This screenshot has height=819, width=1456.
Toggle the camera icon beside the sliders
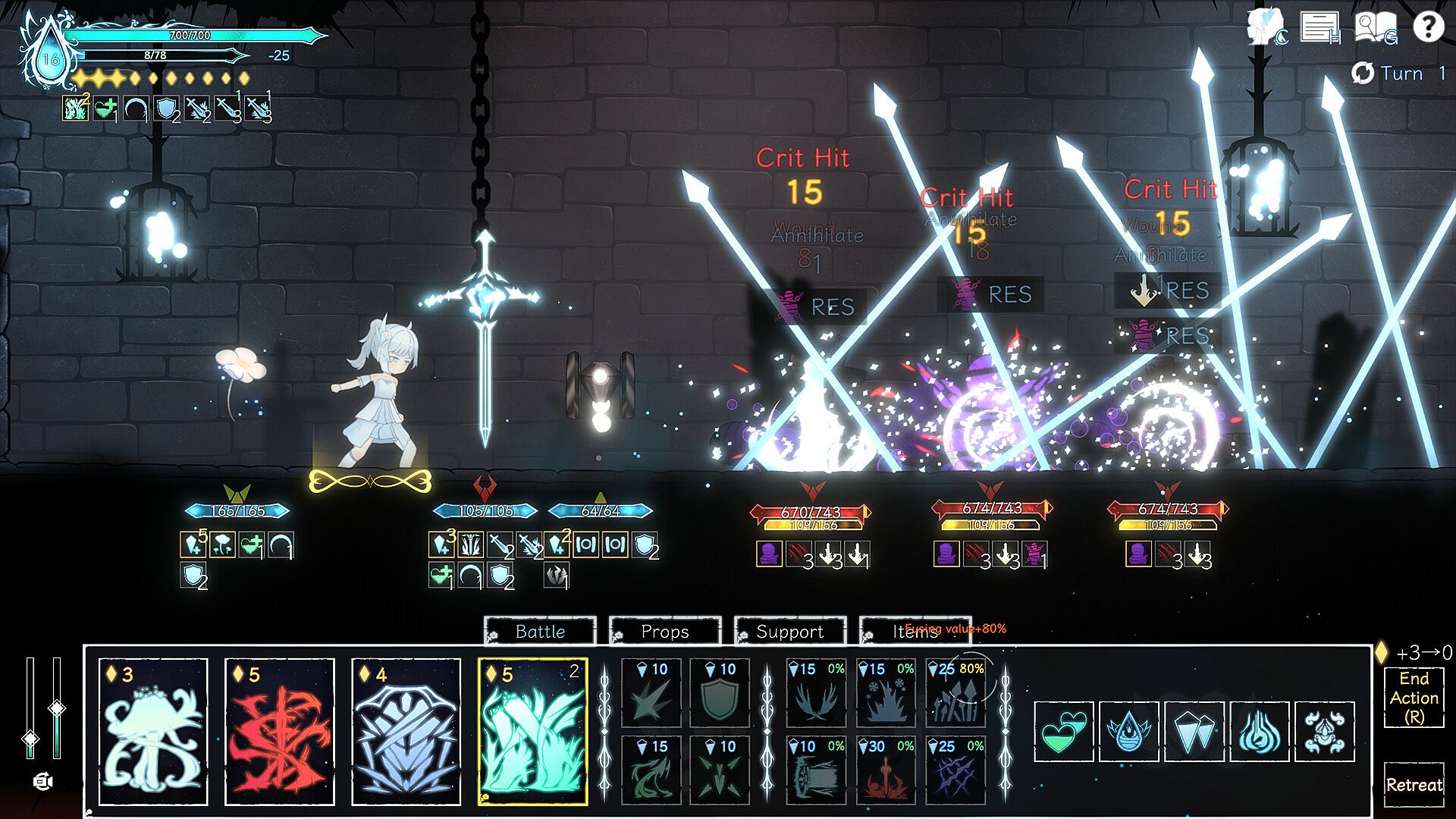point(43,781)
